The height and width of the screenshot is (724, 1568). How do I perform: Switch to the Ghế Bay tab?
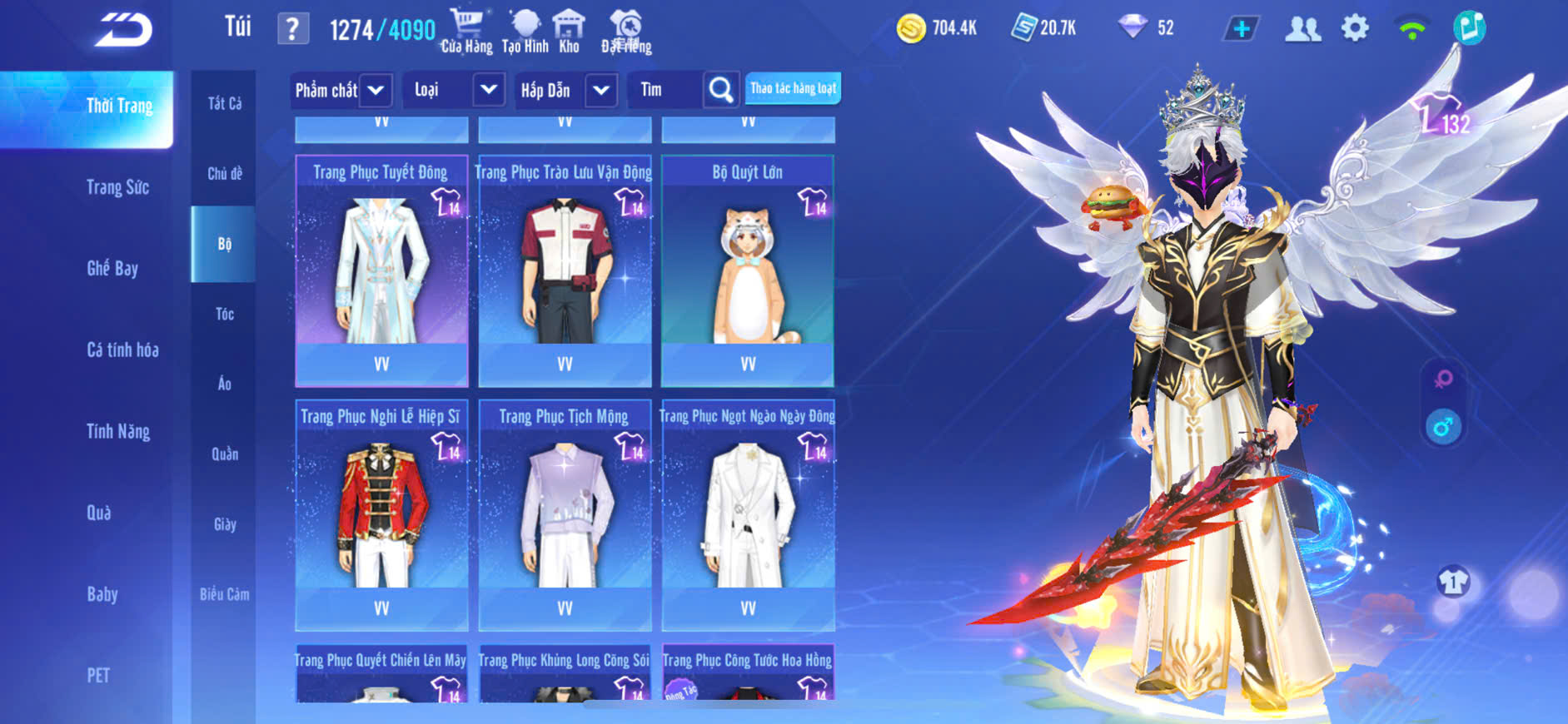(112, 268)
